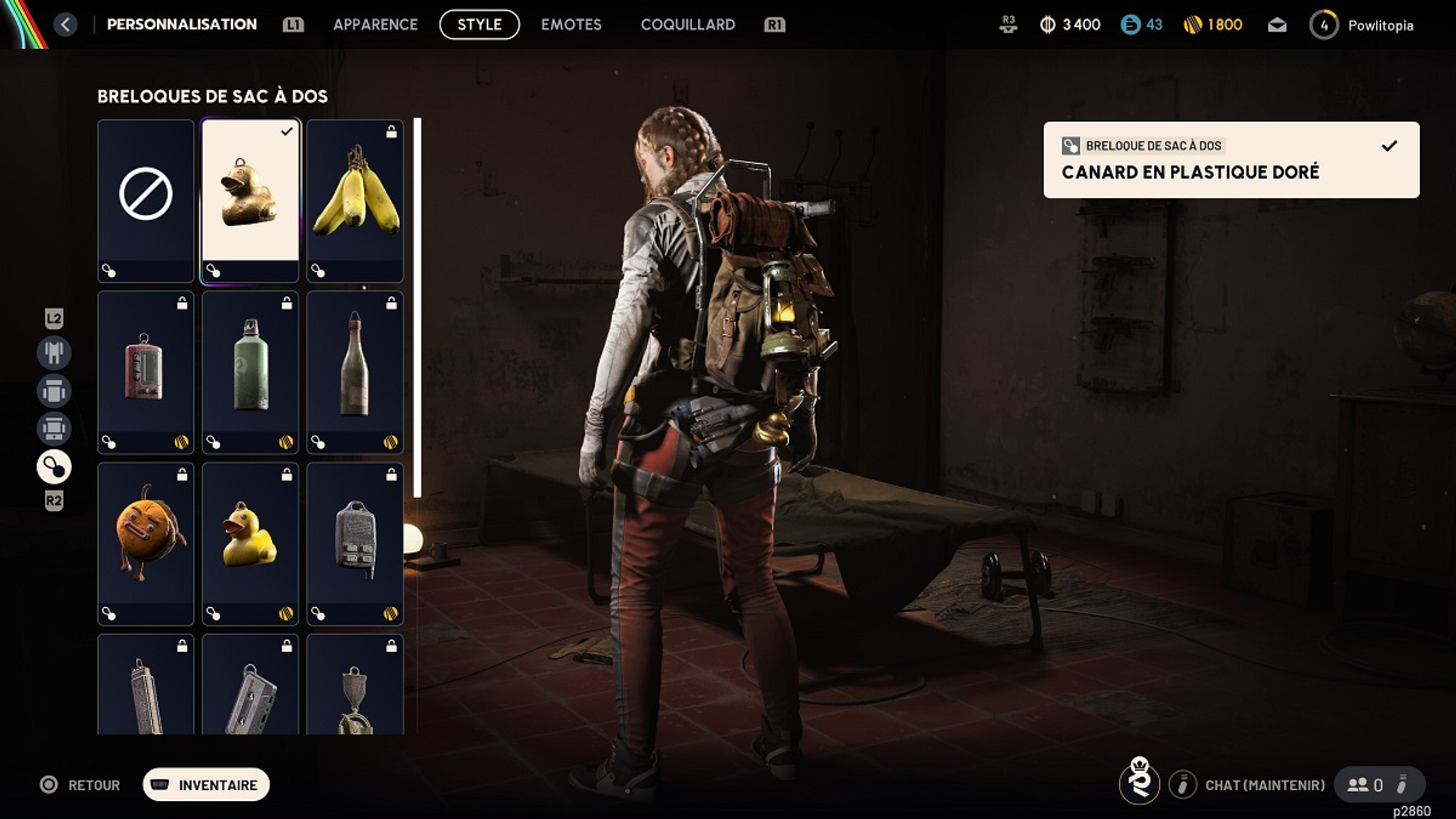
Task: Open the outfit category icon
Action: click(x=54, y=352)
